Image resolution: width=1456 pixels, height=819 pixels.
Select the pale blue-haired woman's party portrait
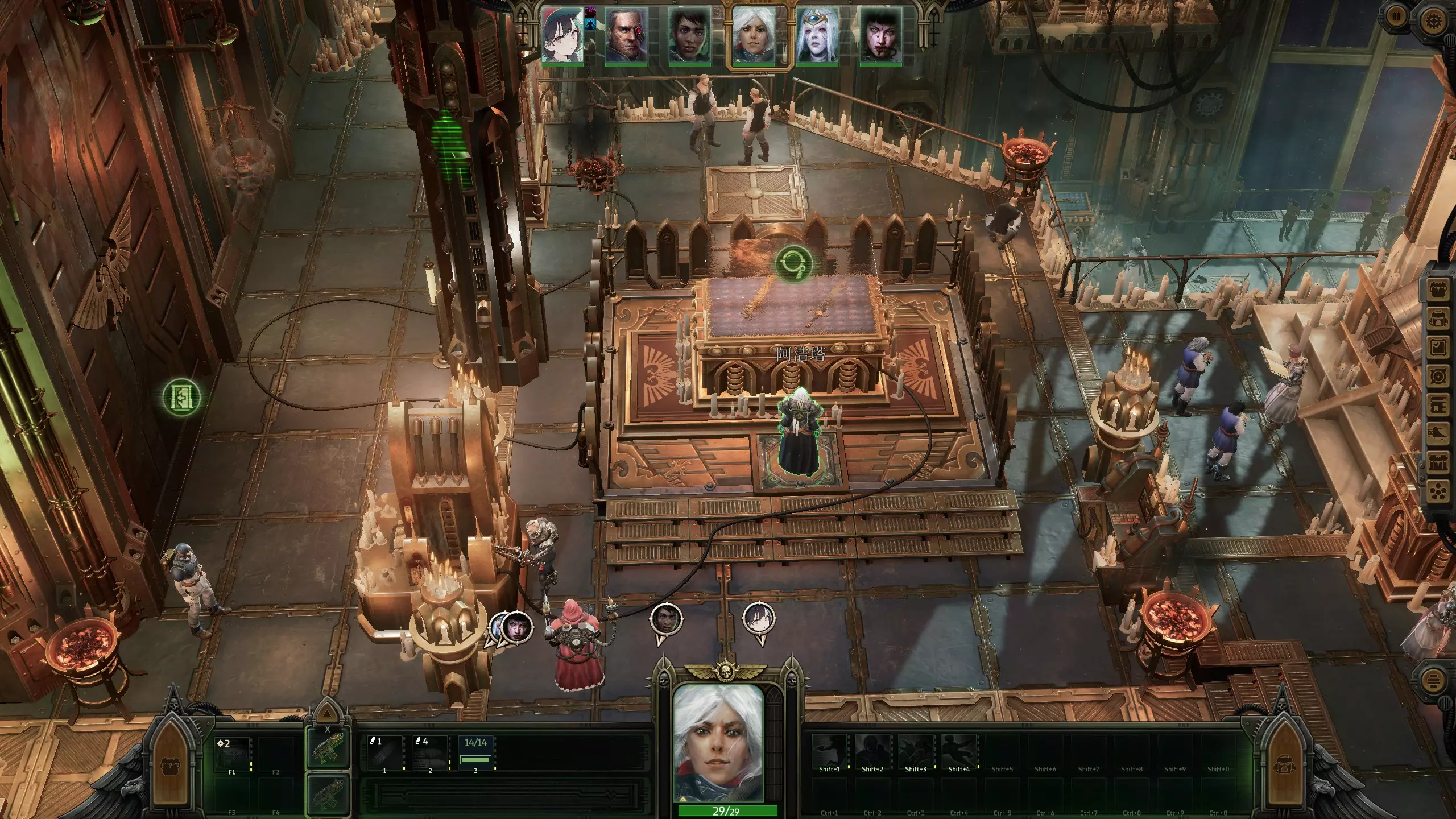(x=817, y=35)
